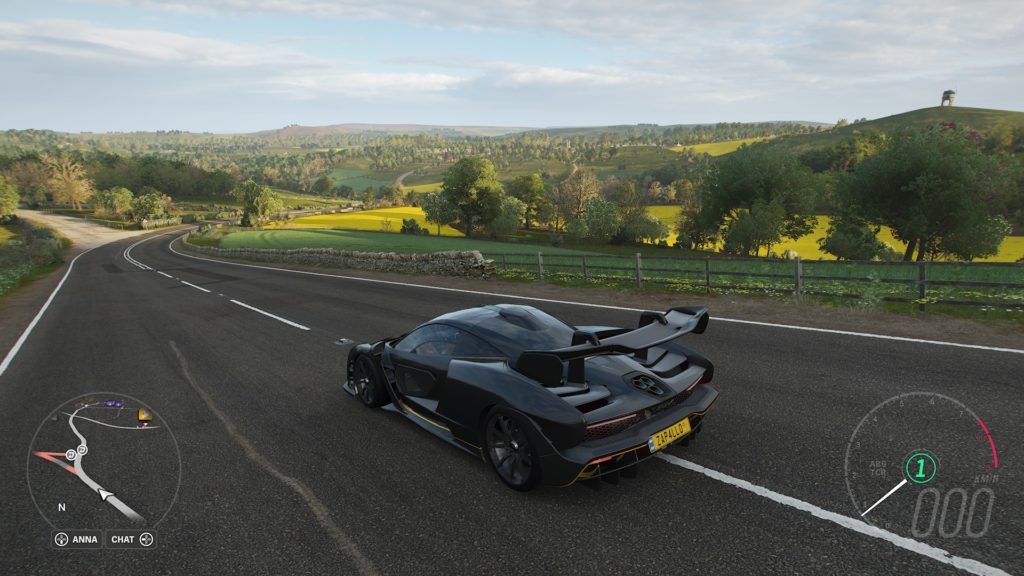
Task: Activate the ANNA assistant button
Action: 77,539
